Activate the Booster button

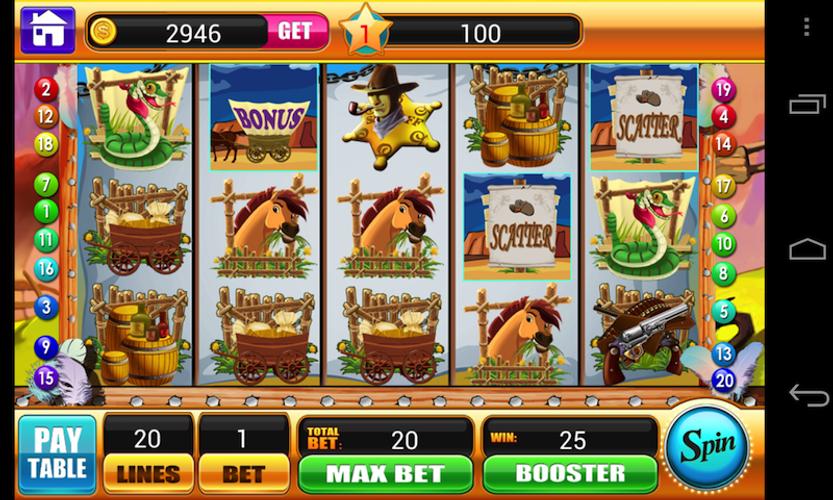tap(569, 473)
